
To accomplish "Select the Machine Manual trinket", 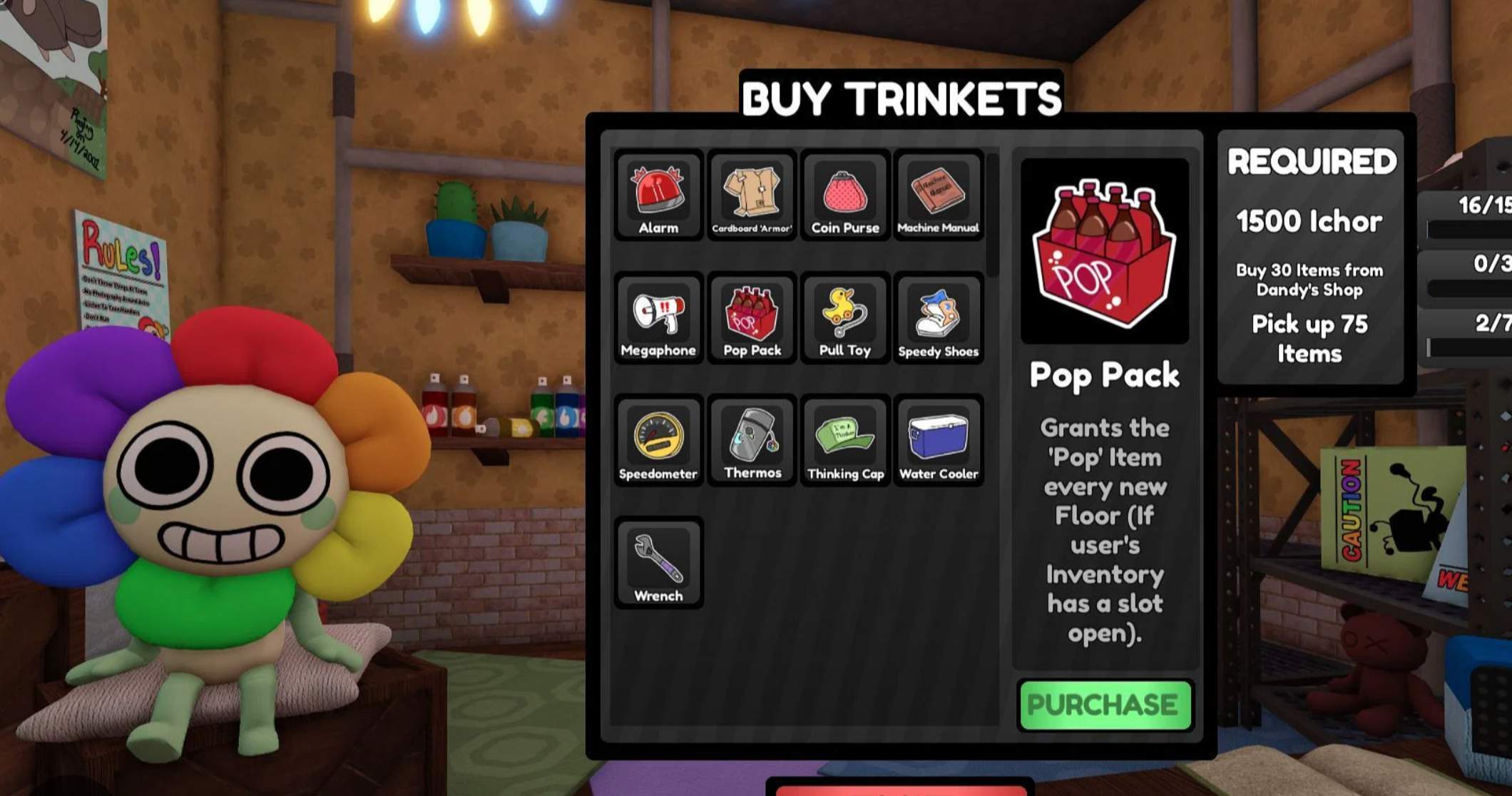I will click(938, 195).
